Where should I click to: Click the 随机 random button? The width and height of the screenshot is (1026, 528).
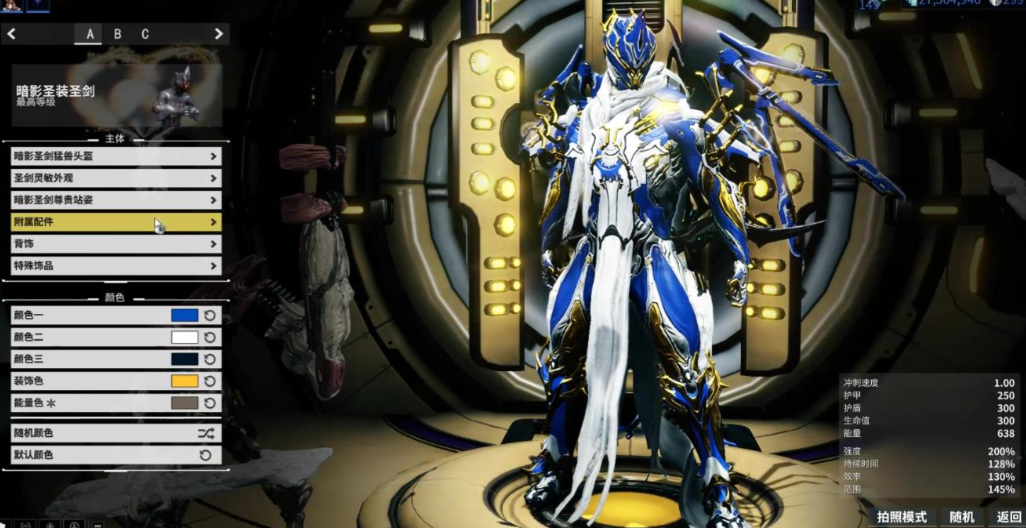962,517
